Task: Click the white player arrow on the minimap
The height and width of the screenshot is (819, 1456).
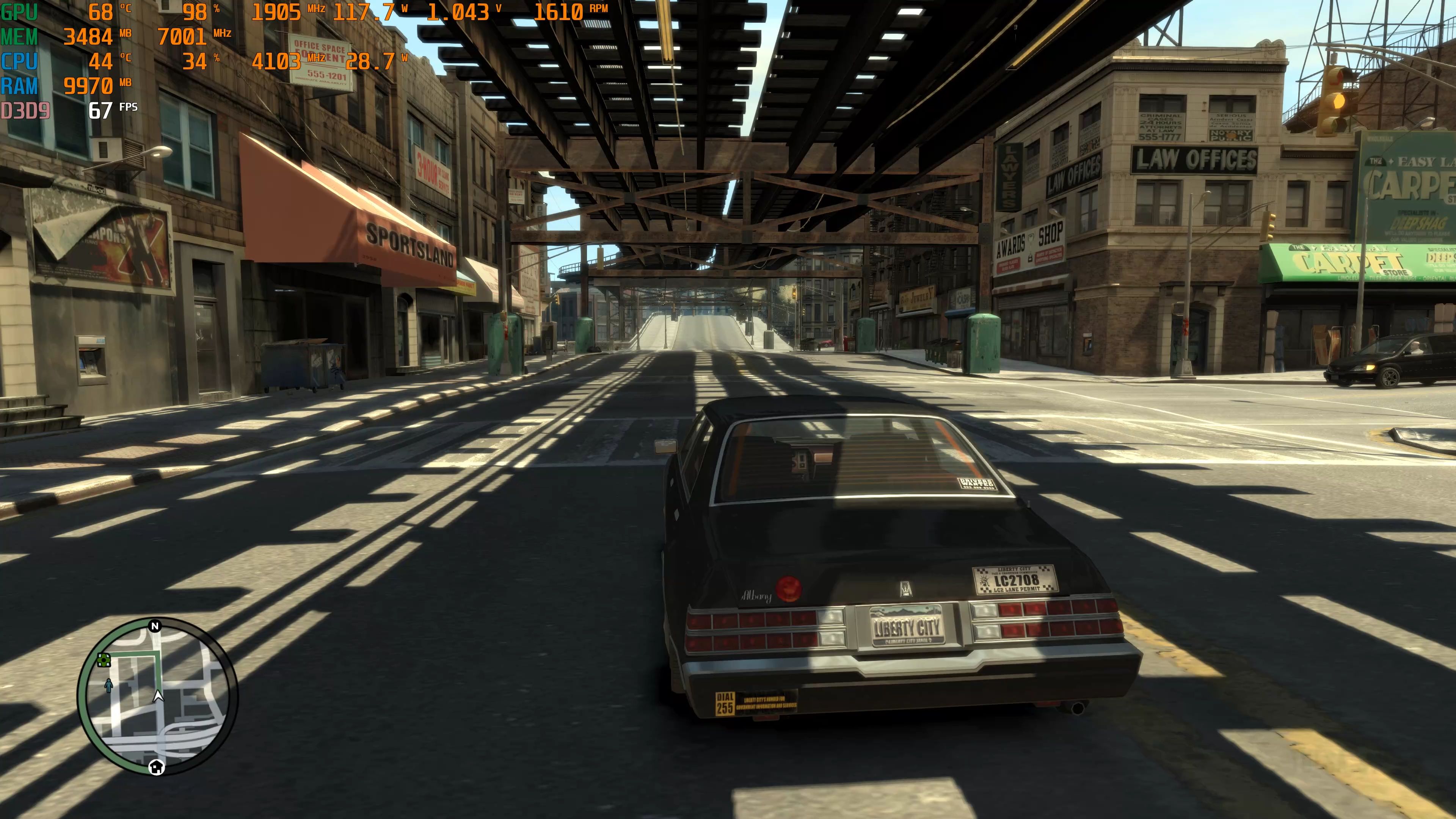Action: point(158,696)
